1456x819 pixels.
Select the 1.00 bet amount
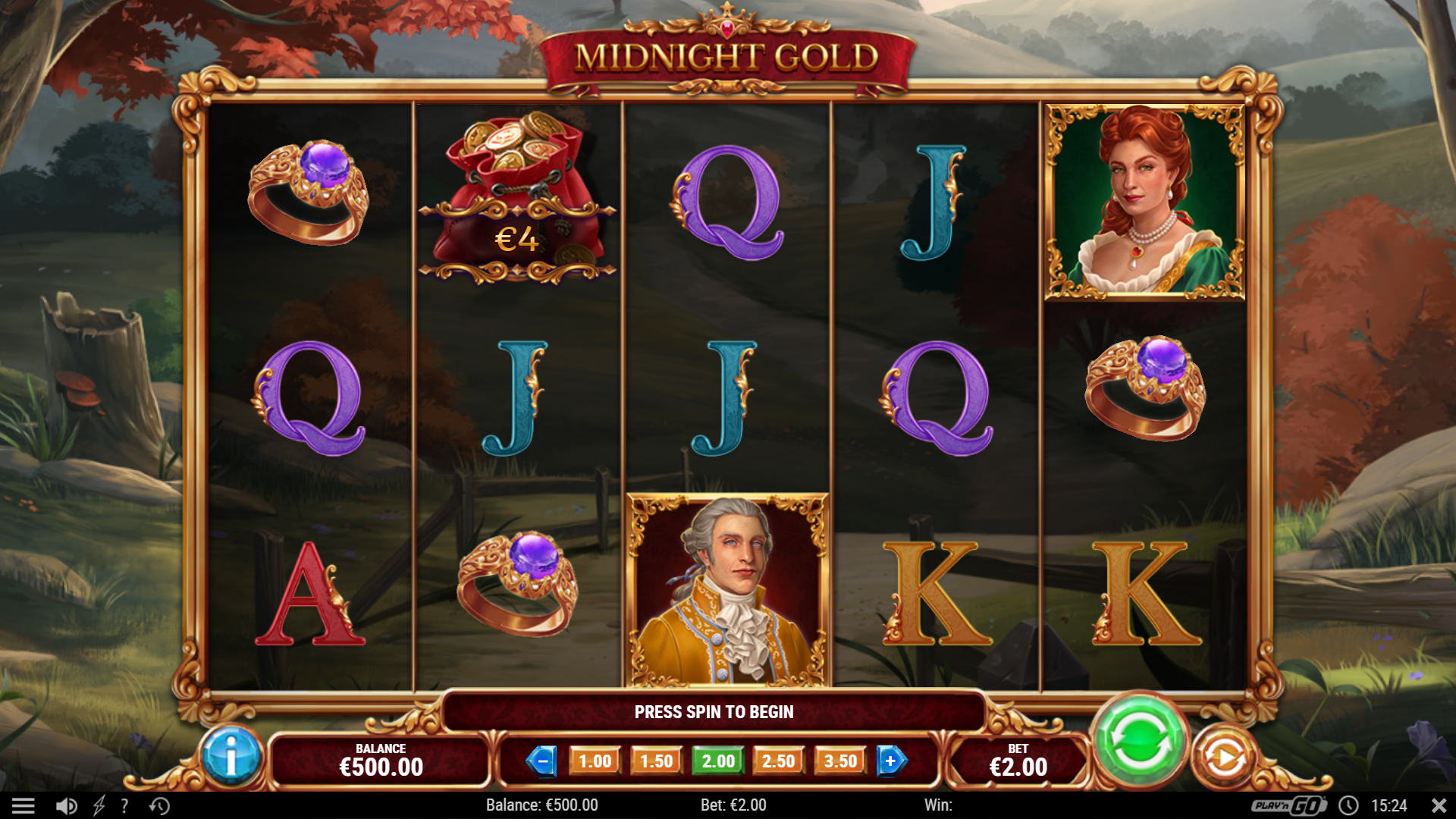(595, 761)
